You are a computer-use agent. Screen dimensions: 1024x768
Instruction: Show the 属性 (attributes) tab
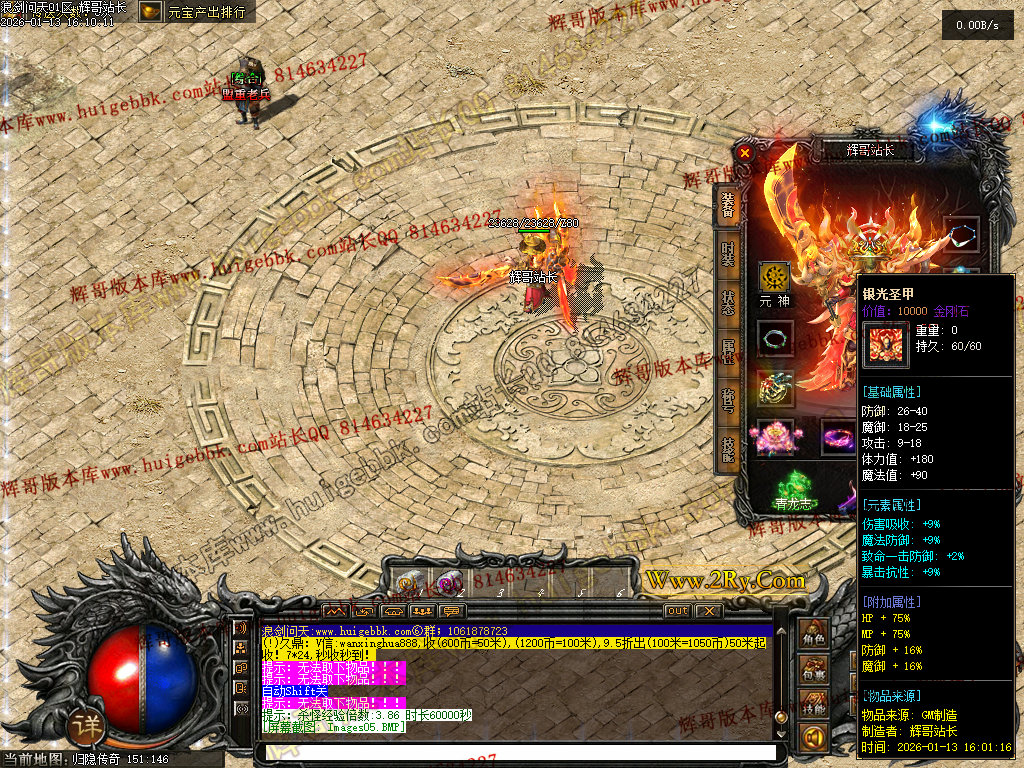[728, 353]
